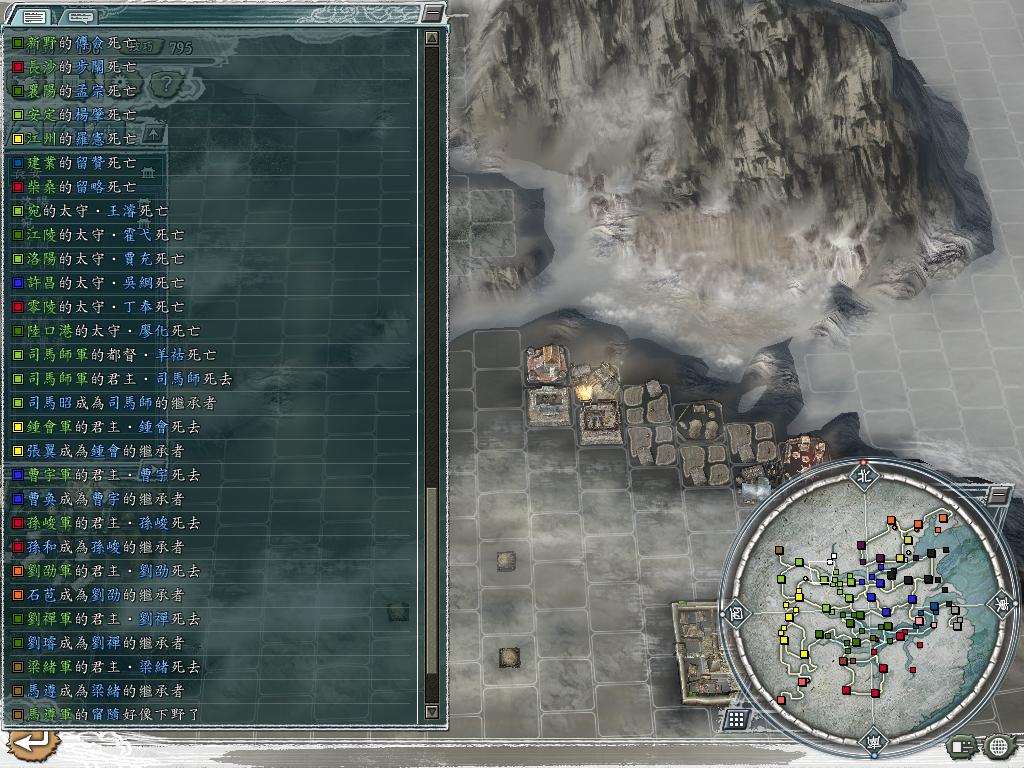
Task: Switch to the message log list tab
Action: tap(33, 15)
